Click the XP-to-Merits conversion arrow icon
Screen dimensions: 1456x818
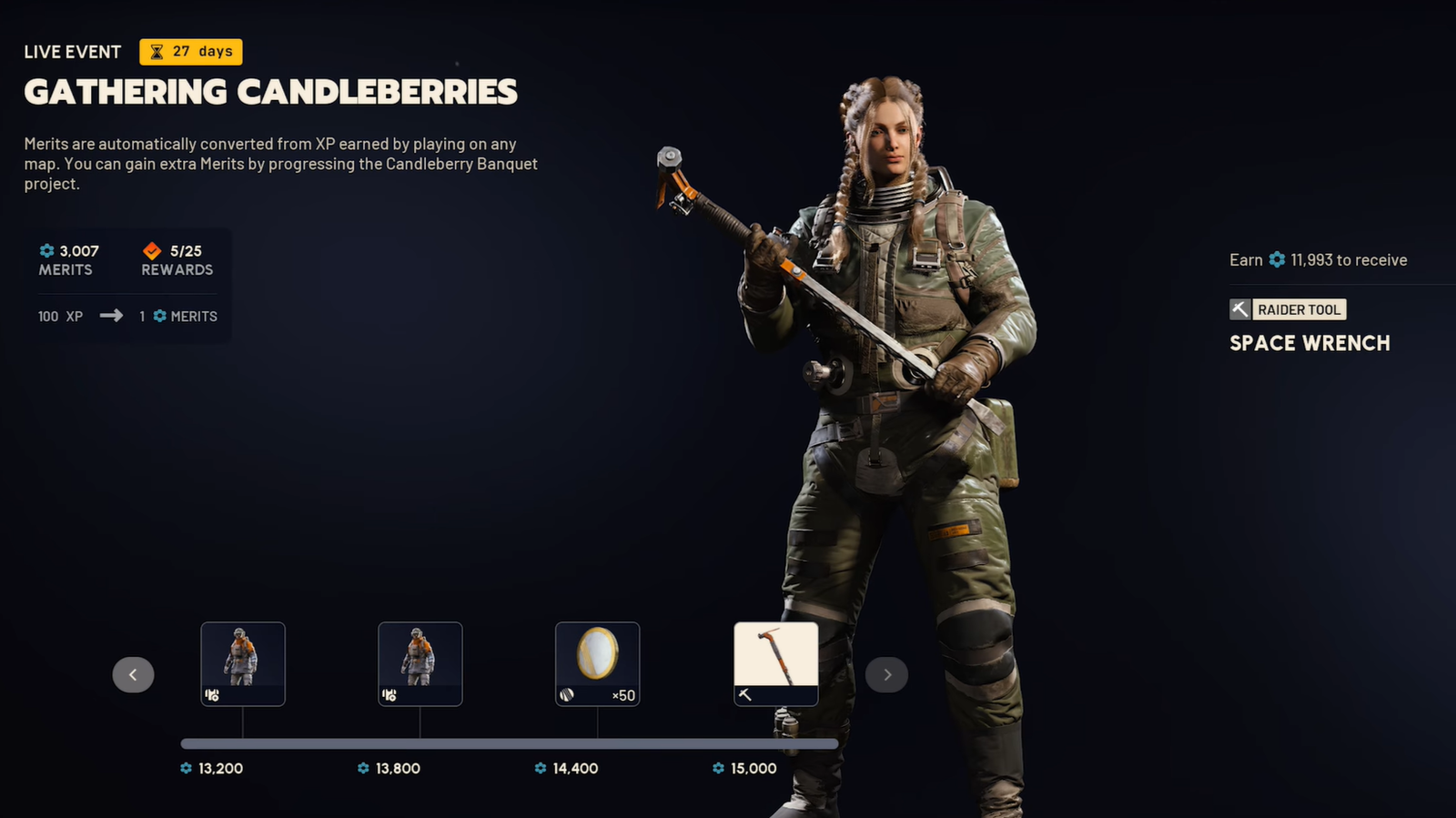tap(112, 316)
